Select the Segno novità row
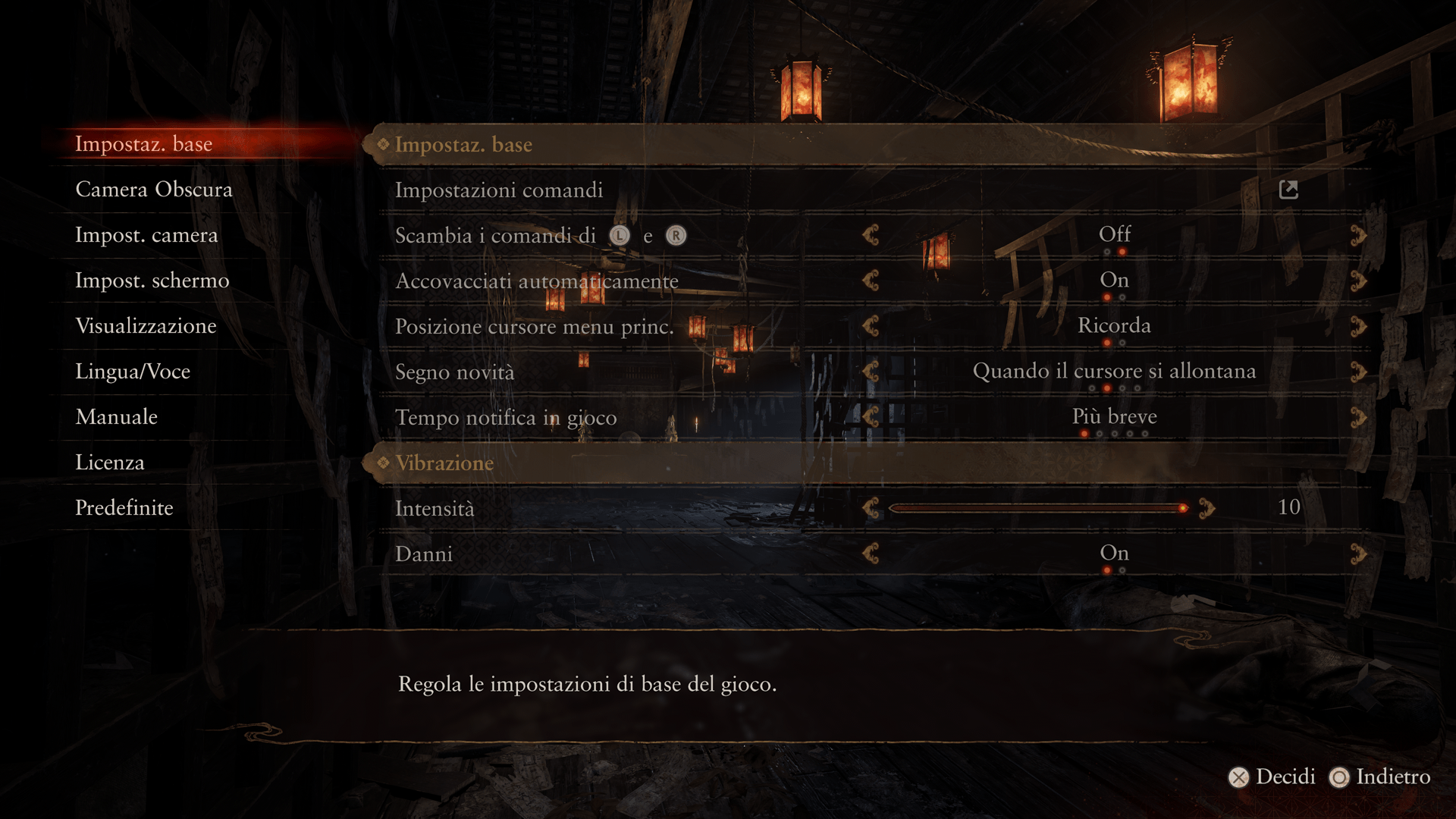 454,372
